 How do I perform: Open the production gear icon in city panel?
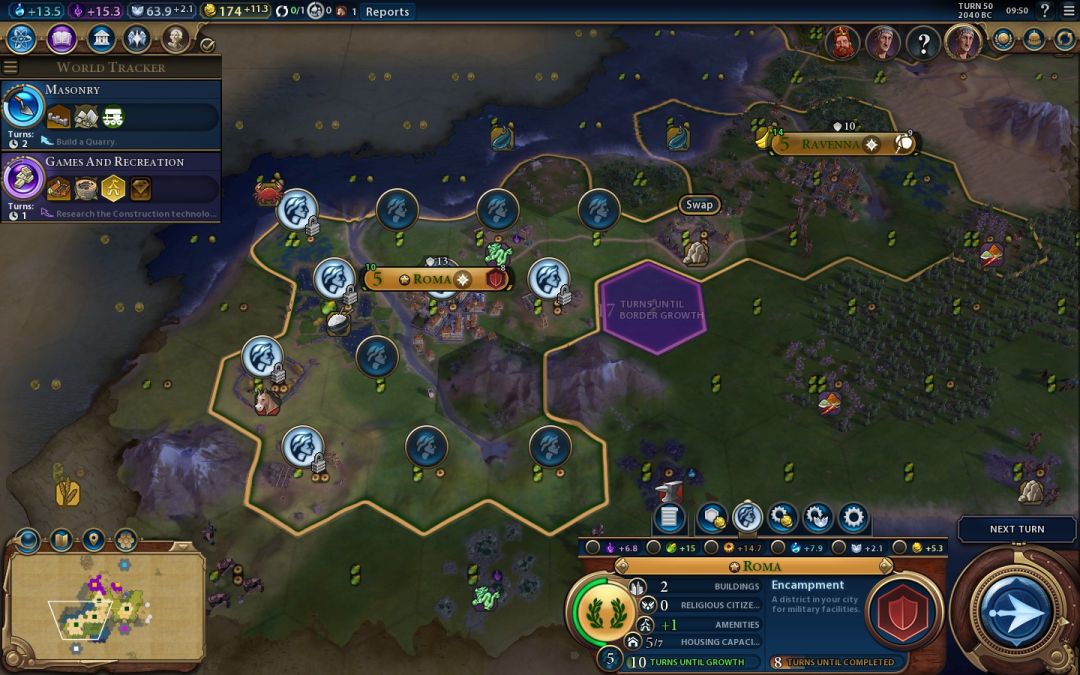[852, 517]
